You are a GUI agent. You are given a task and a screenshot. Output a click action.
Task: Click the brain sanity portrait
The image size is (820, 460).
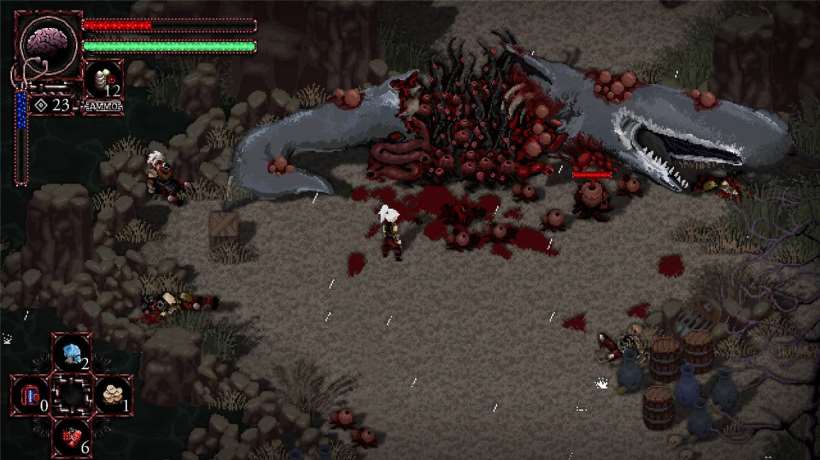[x=46, y=44]
